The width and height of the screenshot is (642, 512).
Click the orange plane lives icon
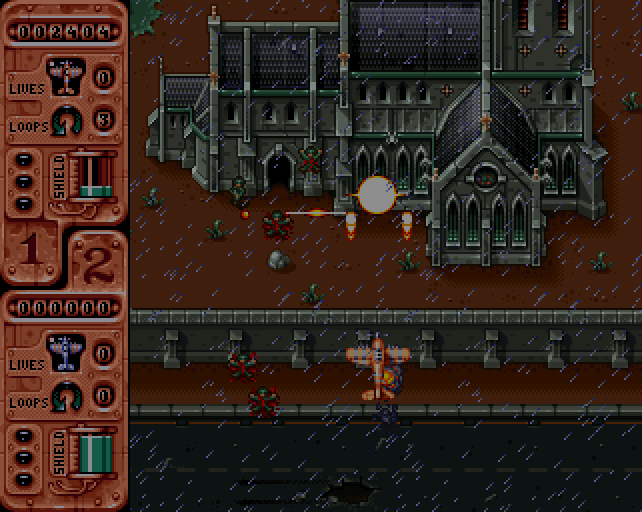[x=66, y=75]
